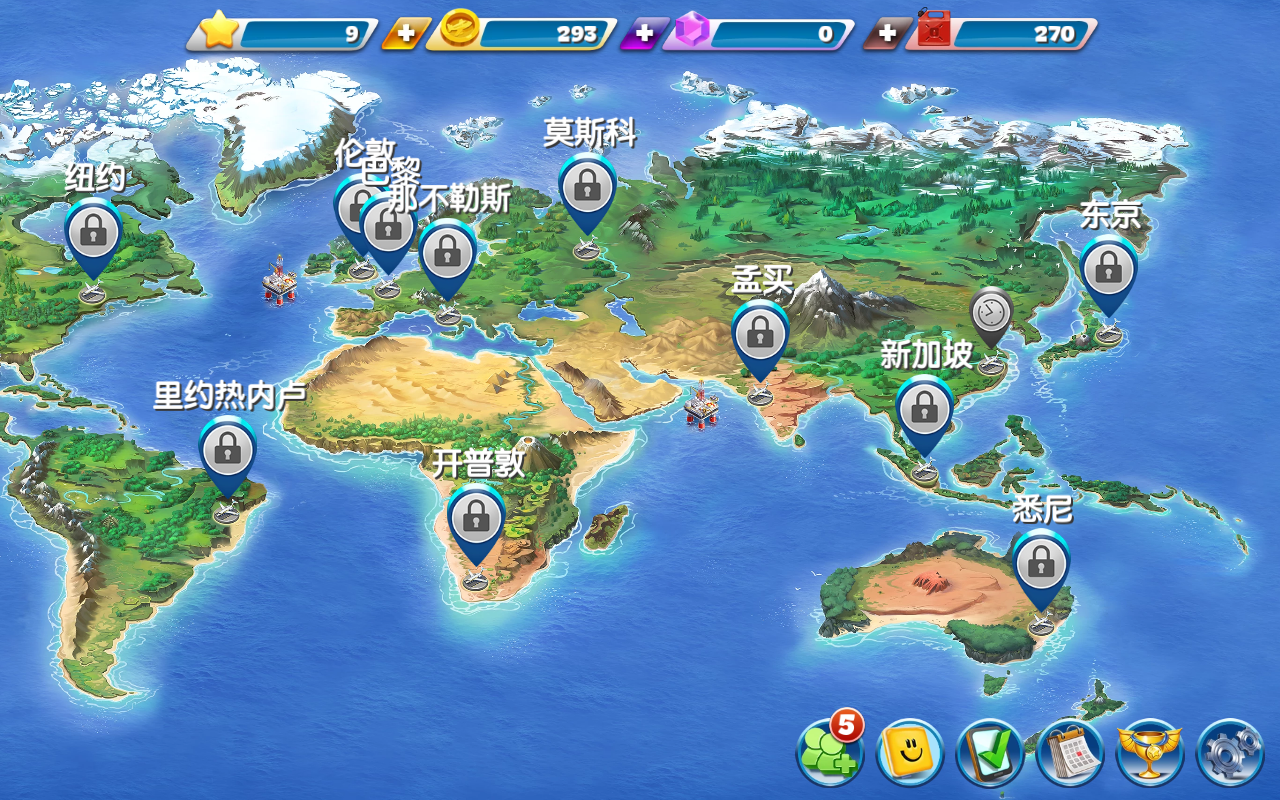Select the locked 那不勒斯 marker

click(x=447, y=253)
